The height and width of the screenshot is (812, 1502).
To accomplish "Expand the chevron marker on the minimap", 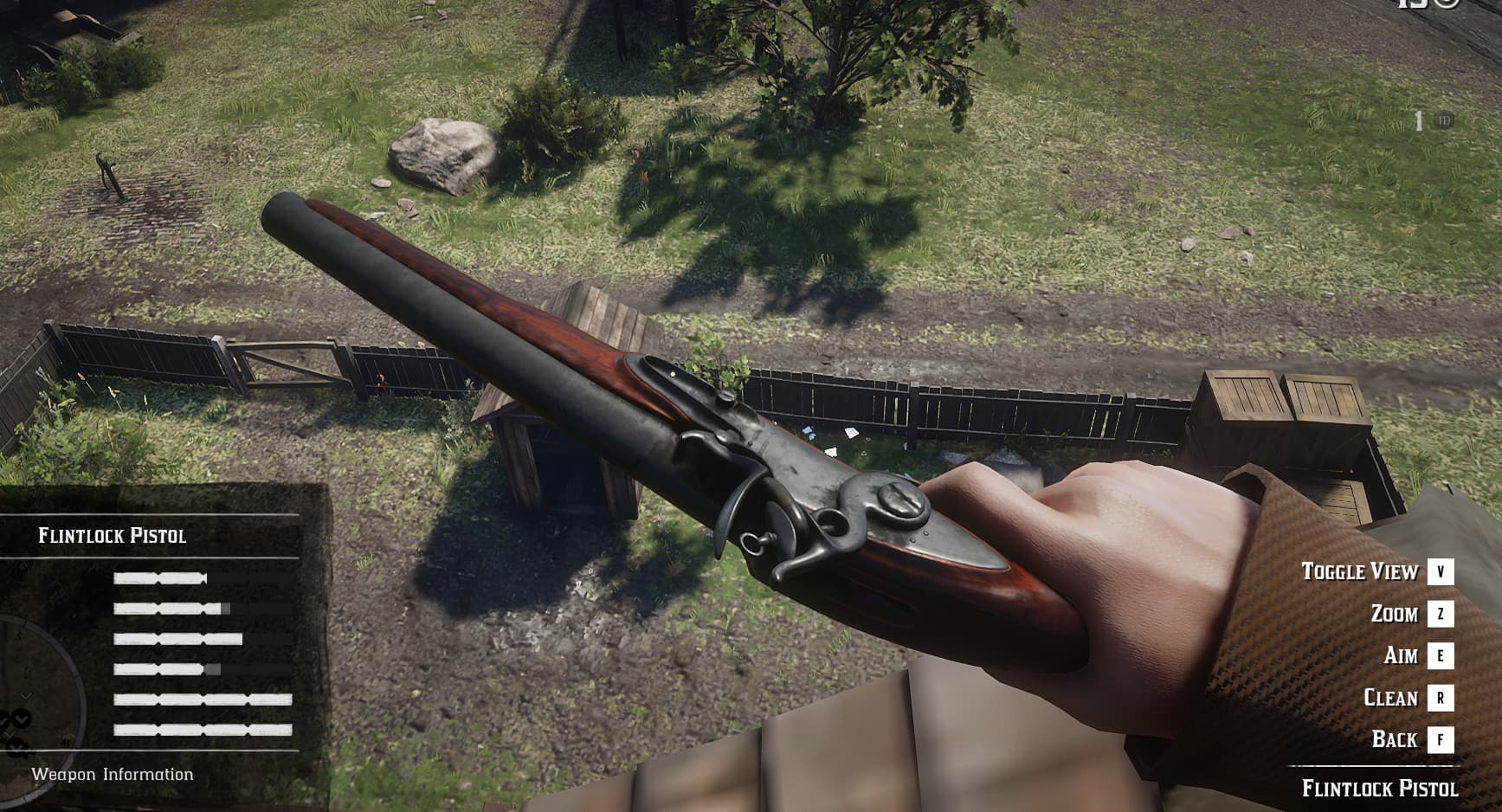I will pyautogui.click(x=26, y=694).
